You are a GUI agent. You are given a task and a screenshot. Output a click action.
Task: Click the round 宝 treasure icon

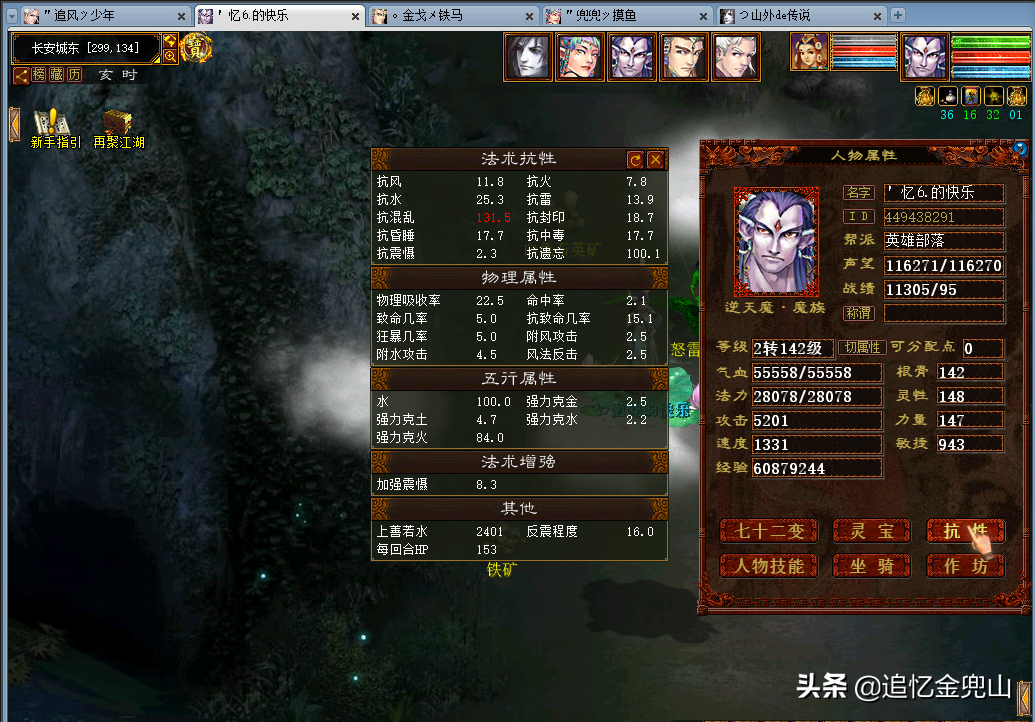point(195,47)
